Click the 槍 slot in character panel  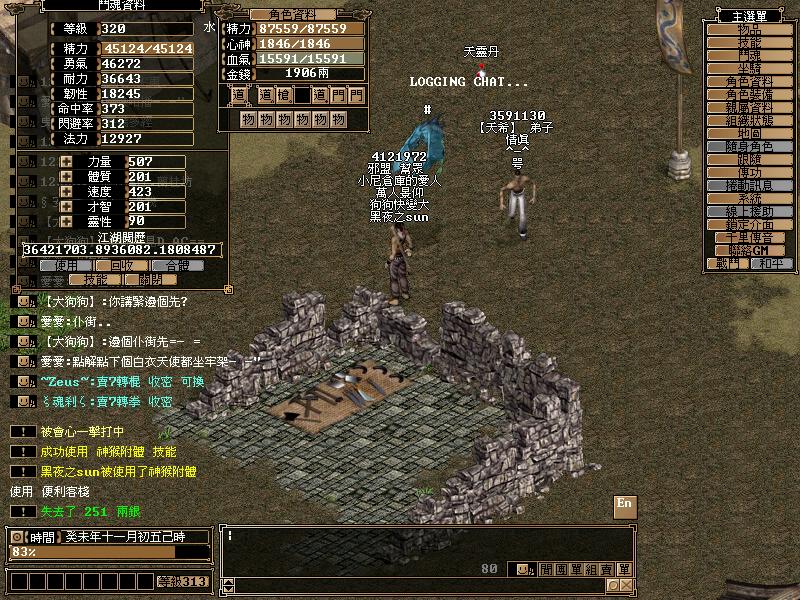[x=283, y=95]
